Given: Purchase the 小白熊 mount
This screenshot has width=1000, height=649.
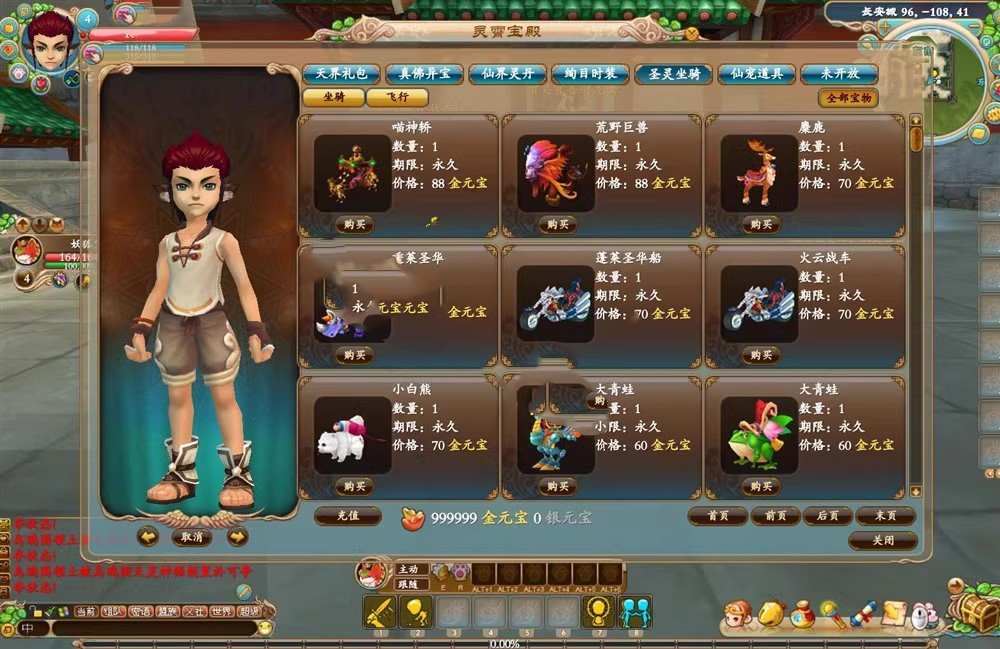Looking at the screenshot, I should tap(354, 487).
